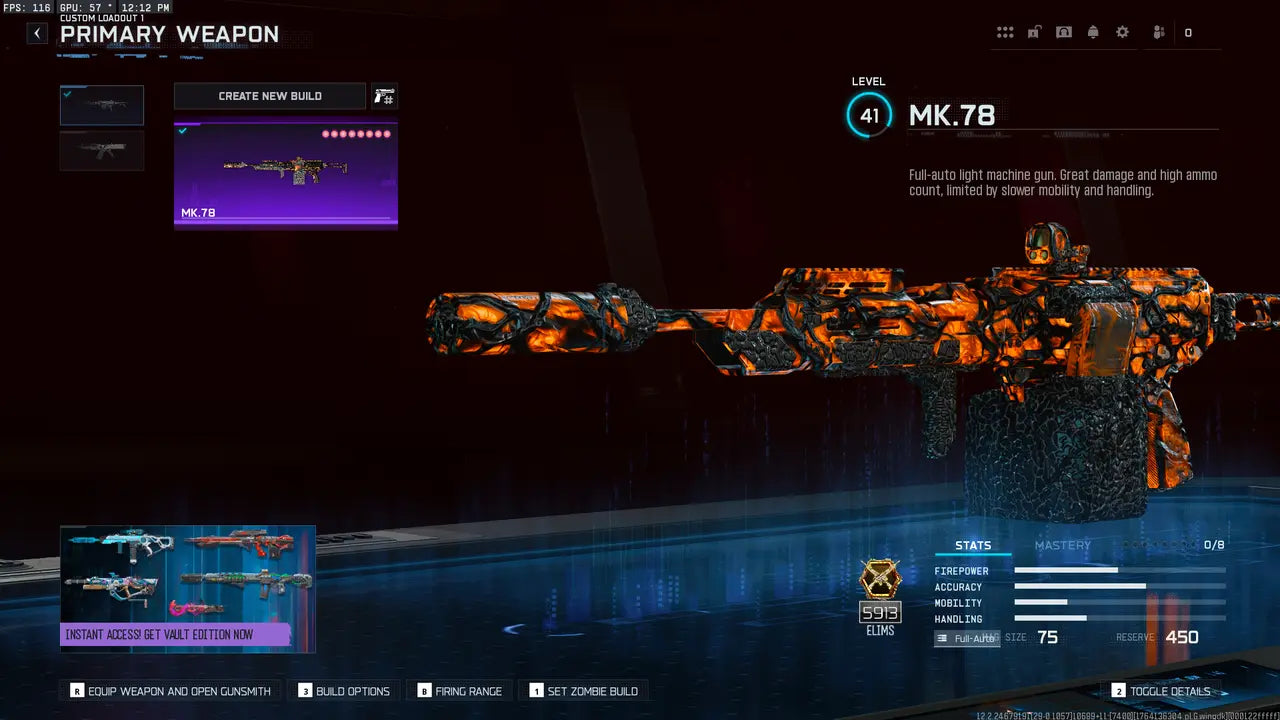1280x720 pixels.
Task: Switch to the Mastery tab
Action: click(1062, 545)
